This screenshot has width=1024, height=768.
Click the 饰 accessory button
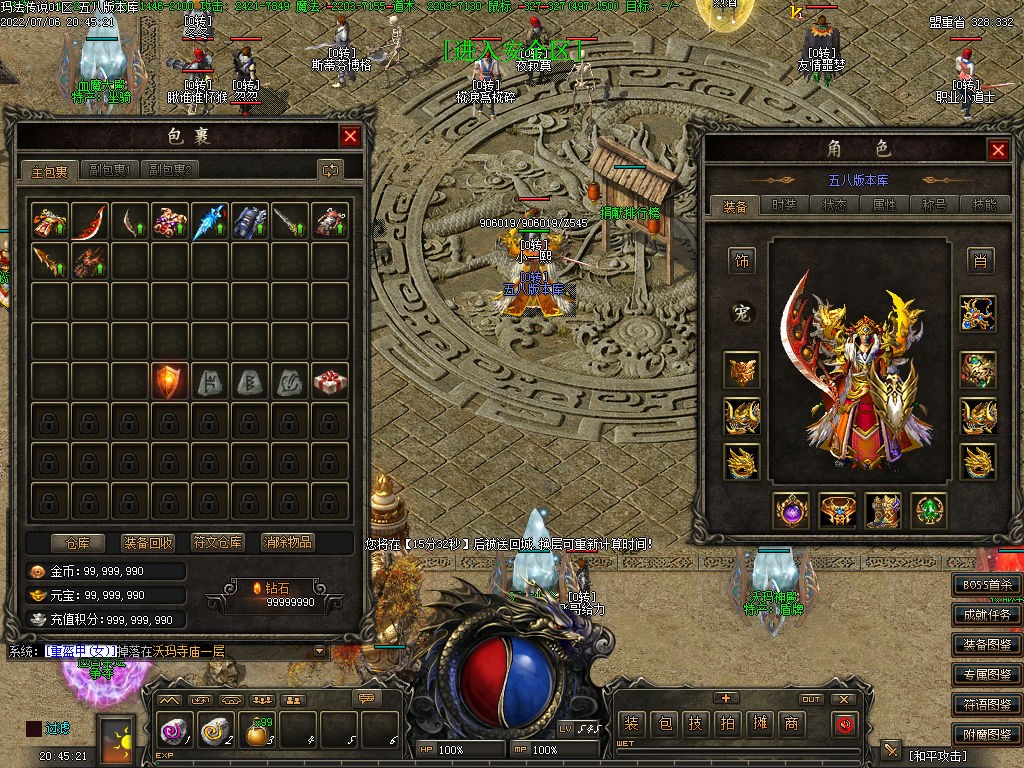(743, 261)
